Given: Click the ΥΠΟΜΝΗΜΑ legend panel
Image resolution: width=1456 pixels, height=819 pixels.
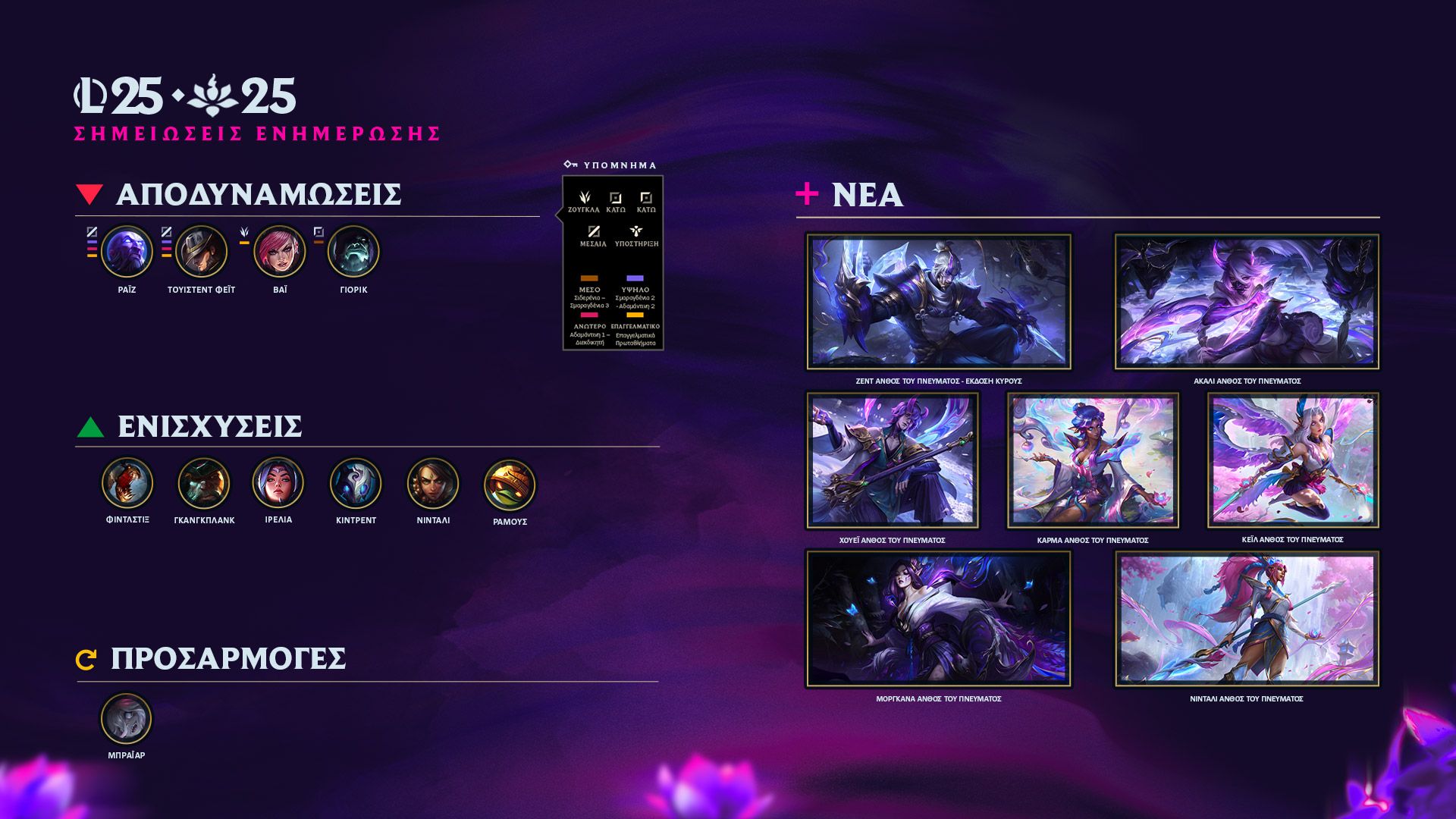Looking at the screenshot, I should (613, 262).
